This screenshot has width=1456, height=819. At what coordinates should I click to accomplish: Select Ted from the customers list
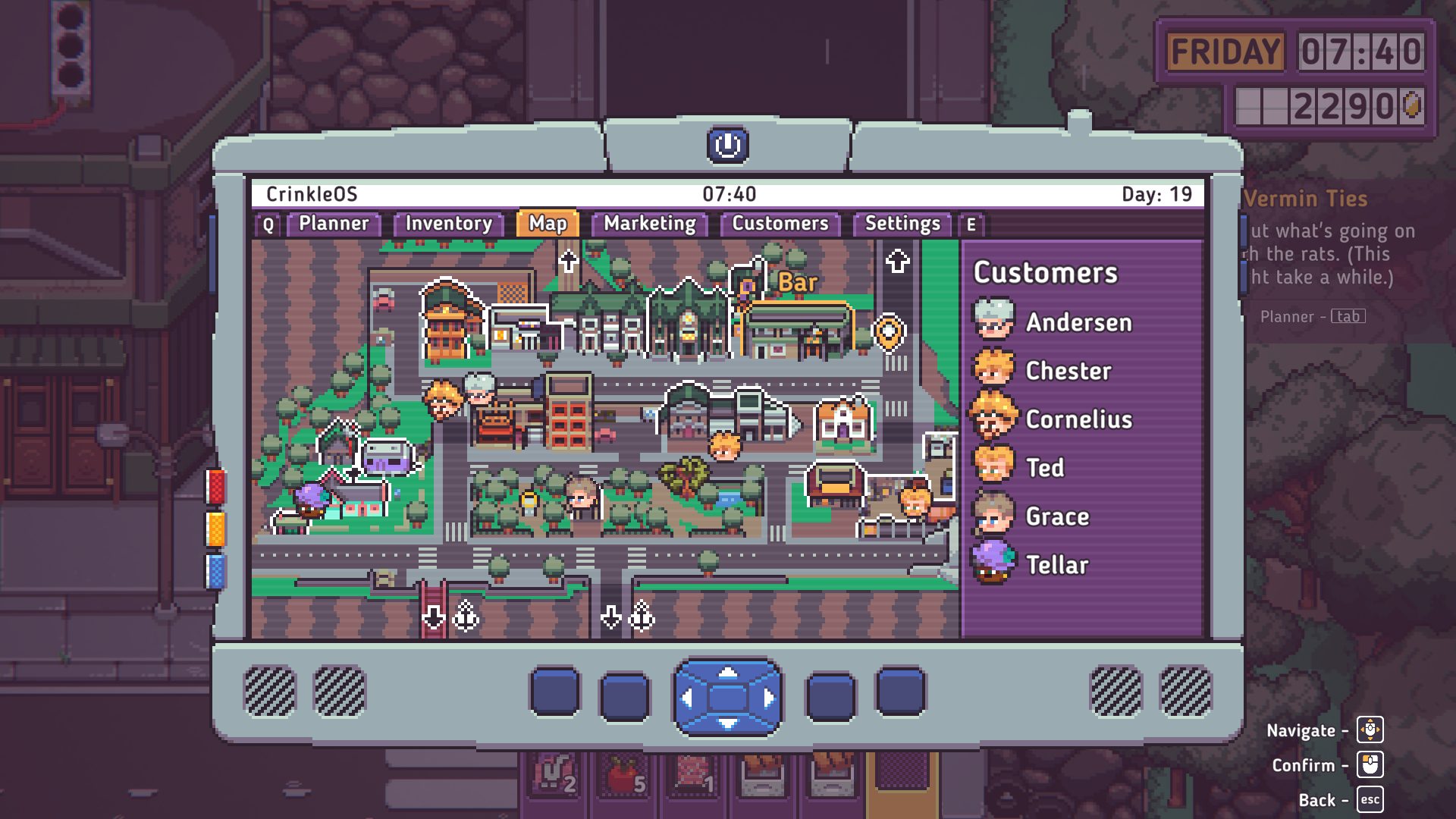click(x=1044, y=468)
